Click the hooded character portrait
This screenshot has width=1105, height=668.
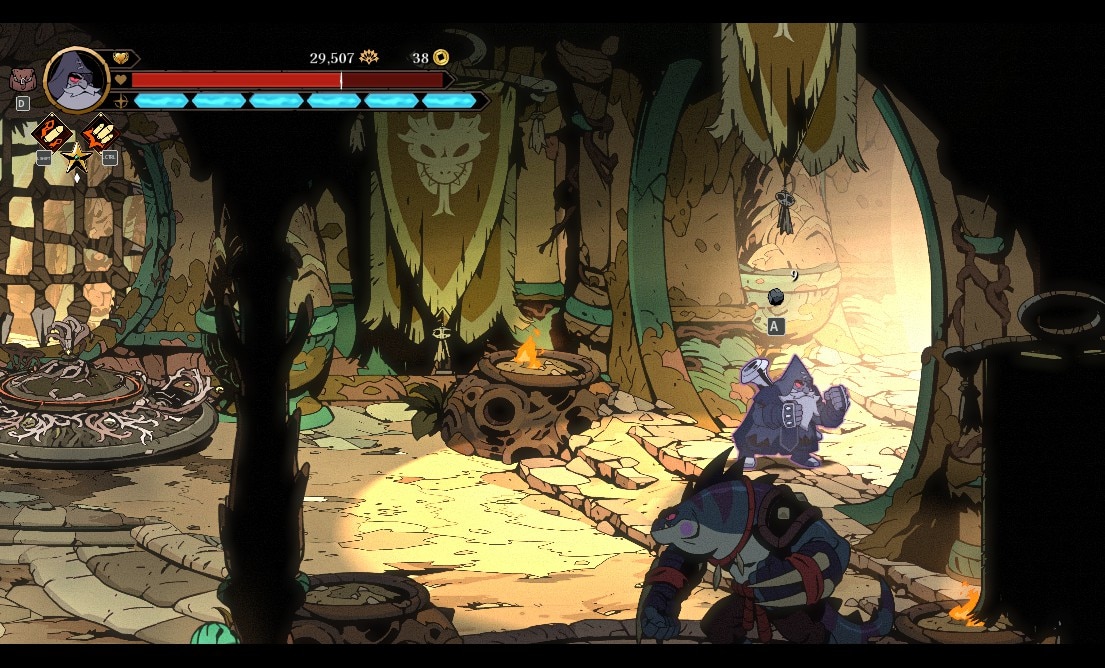pyautogui.click(x=76, y=80)
